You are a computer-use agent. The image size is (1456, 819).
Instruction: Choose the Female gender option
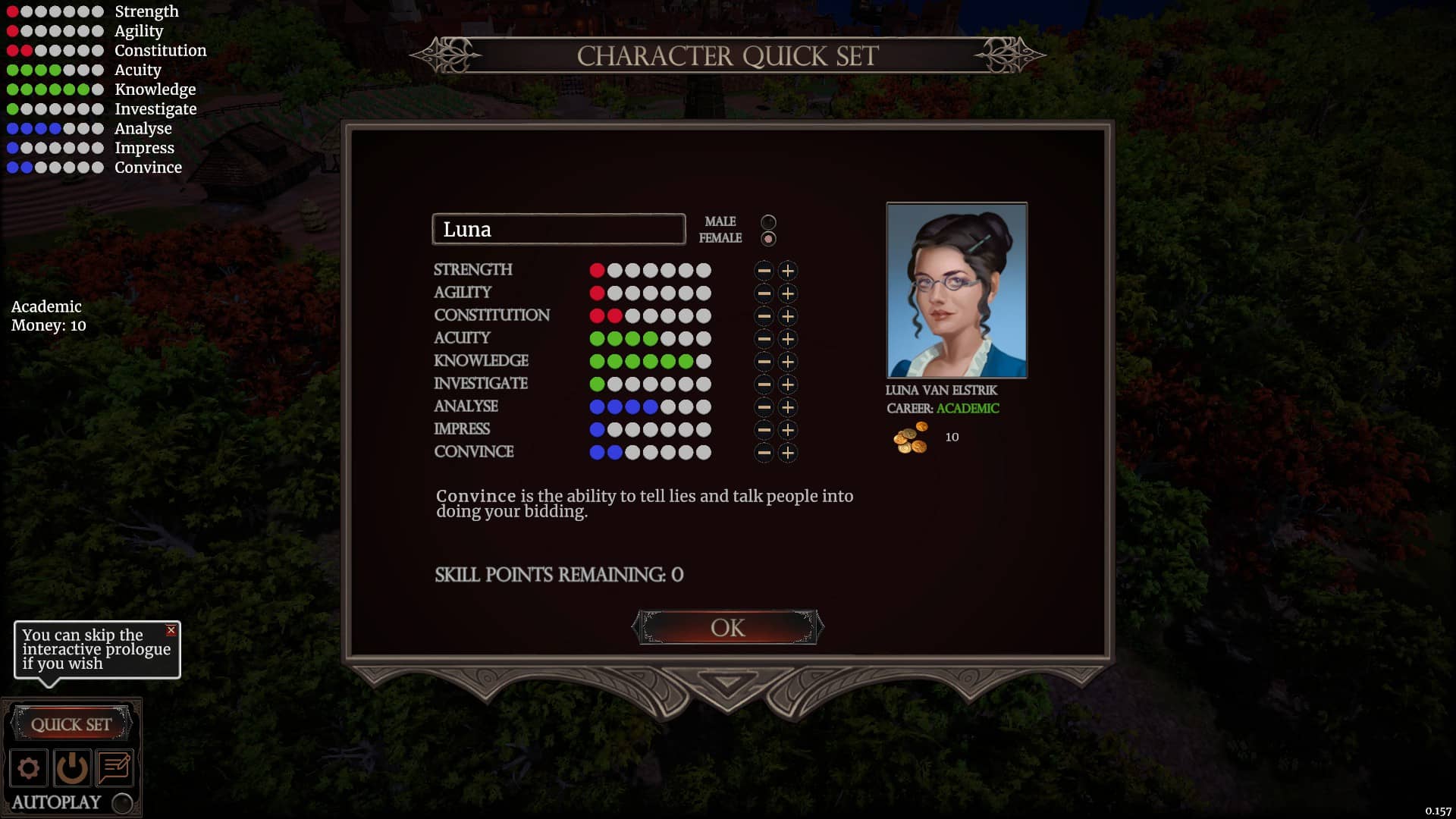tap(768, 239)
